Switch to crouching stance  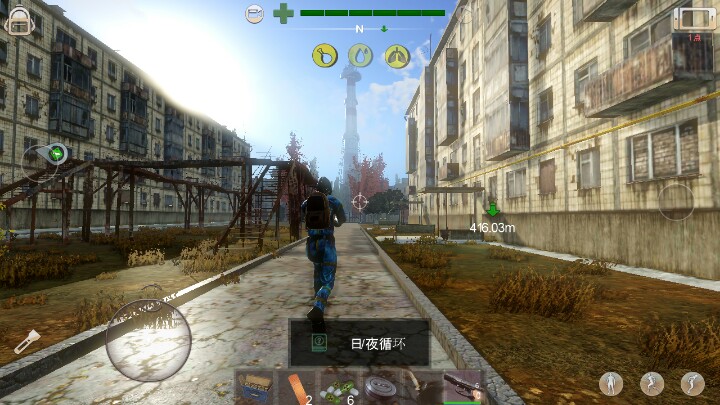point(692,383)
